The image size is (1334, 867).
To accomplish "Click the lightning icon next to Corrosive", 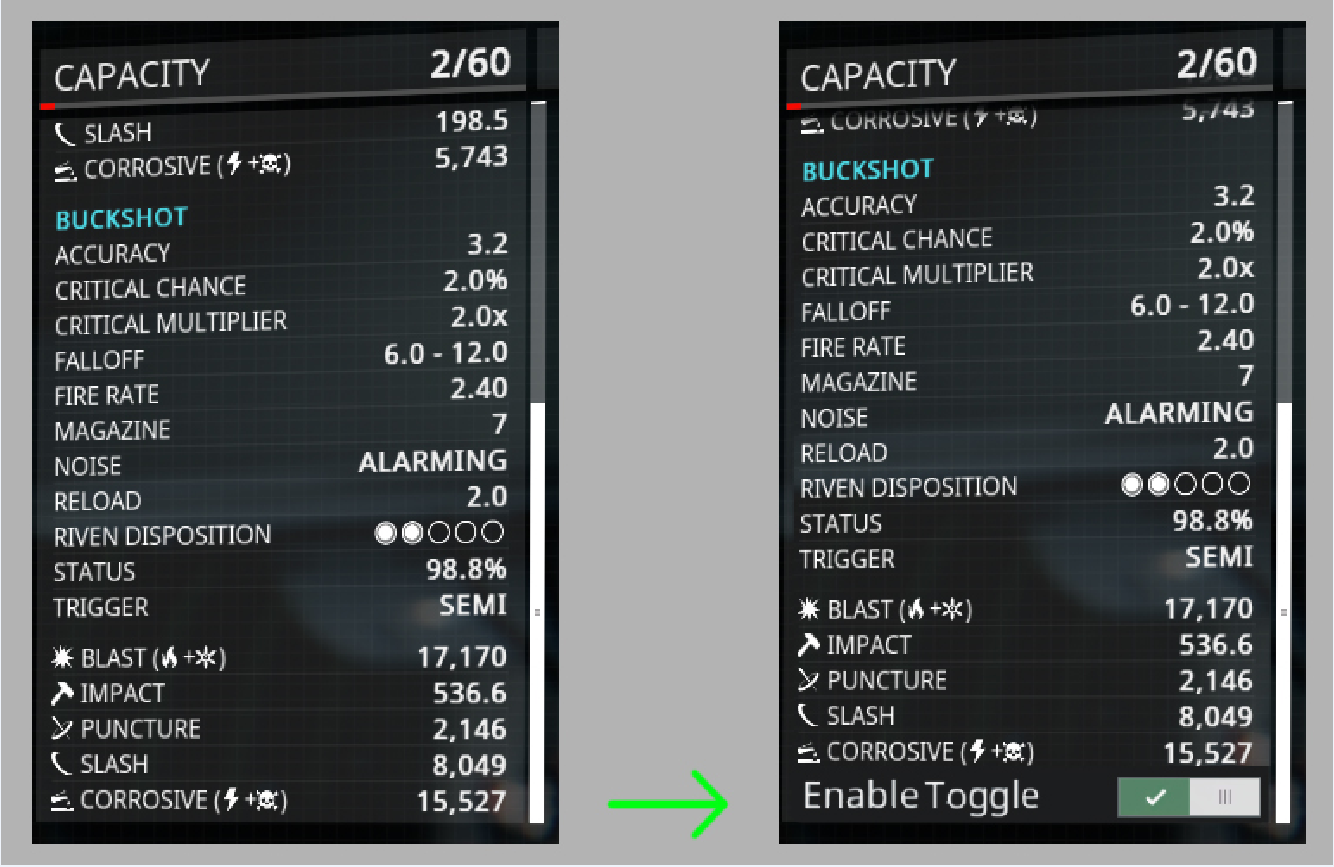I will click(231, 800).
